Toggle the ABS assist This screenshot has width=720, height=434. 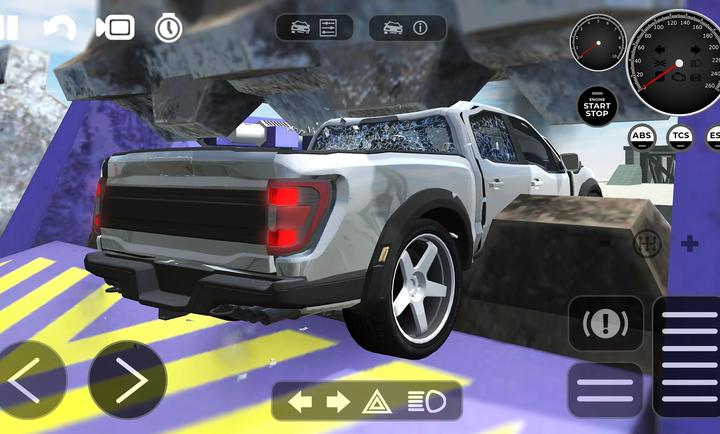point(641,136)
